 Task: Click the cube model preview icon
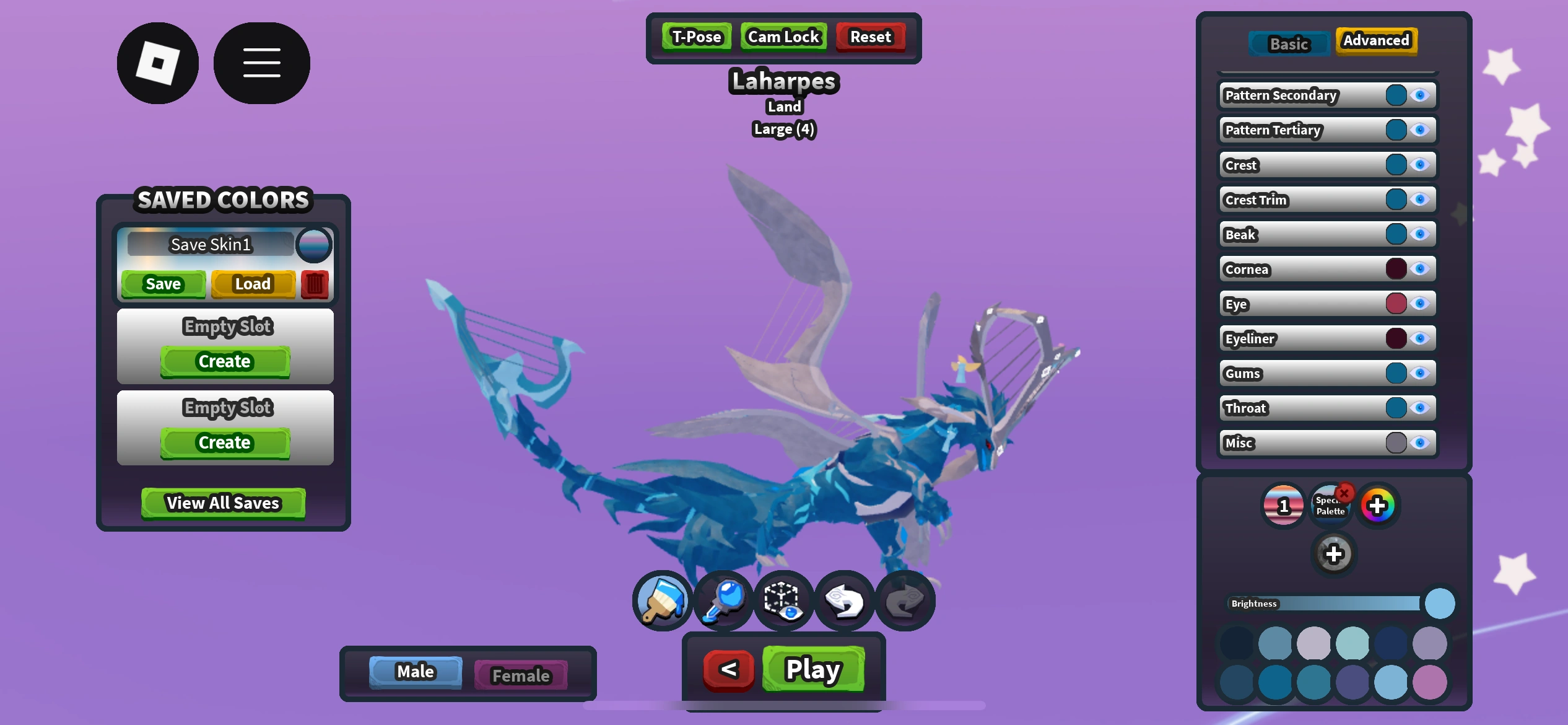click(x=783, y=600)
